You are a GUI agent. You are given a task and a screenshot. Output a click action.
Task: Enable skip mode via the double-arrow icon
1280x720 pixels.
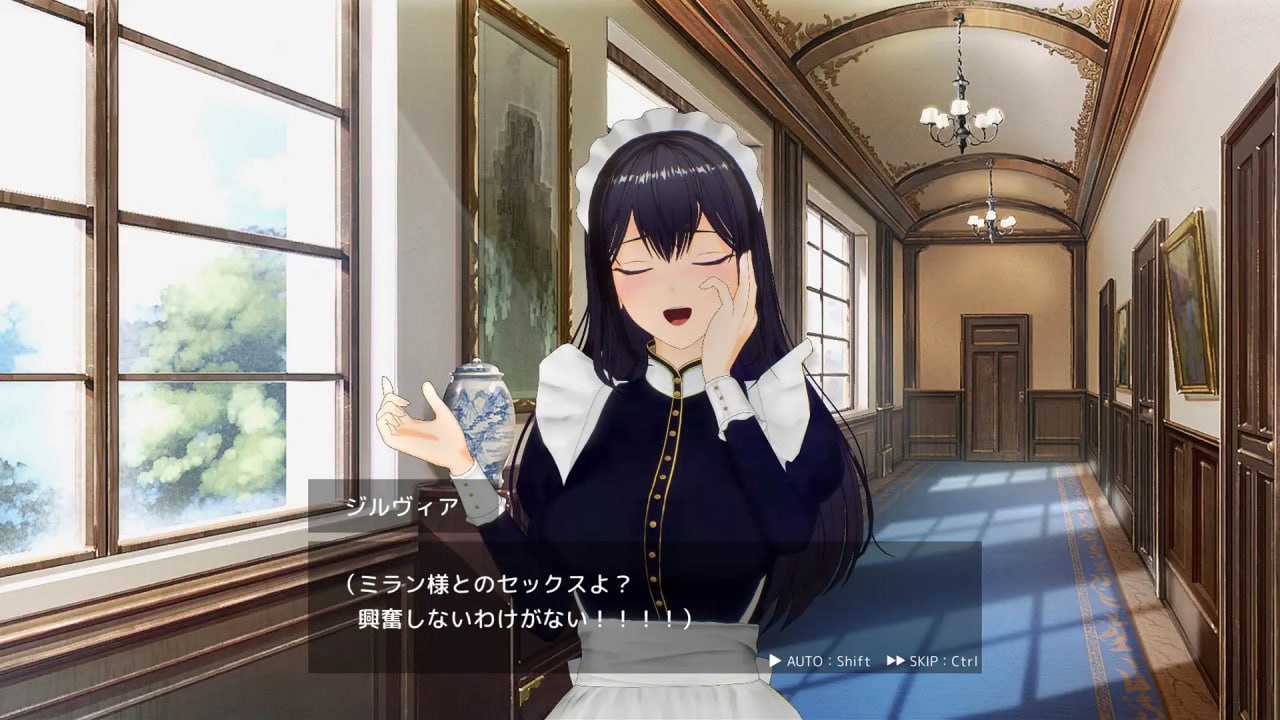click(x=895, y=660)
